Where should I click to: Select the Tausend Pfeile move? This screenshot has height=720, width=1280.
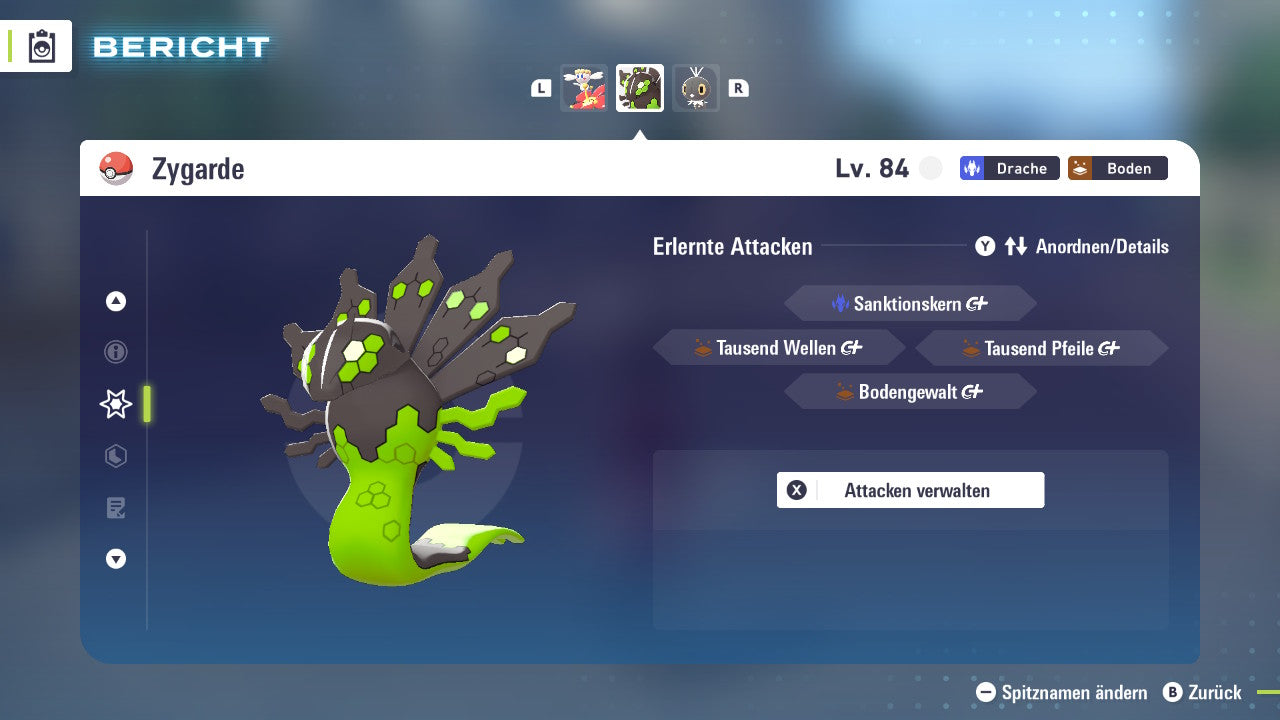click(x=1041, y=348)
